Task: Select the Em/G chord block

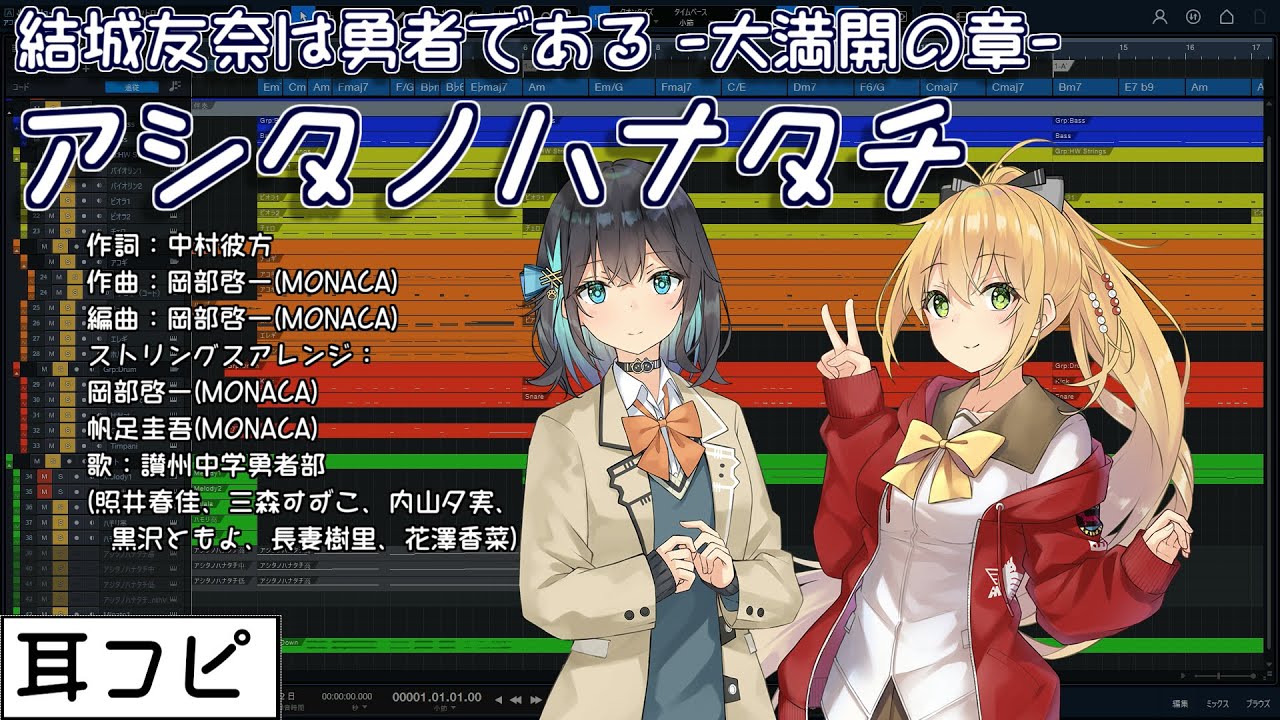Action: [608, 87]
